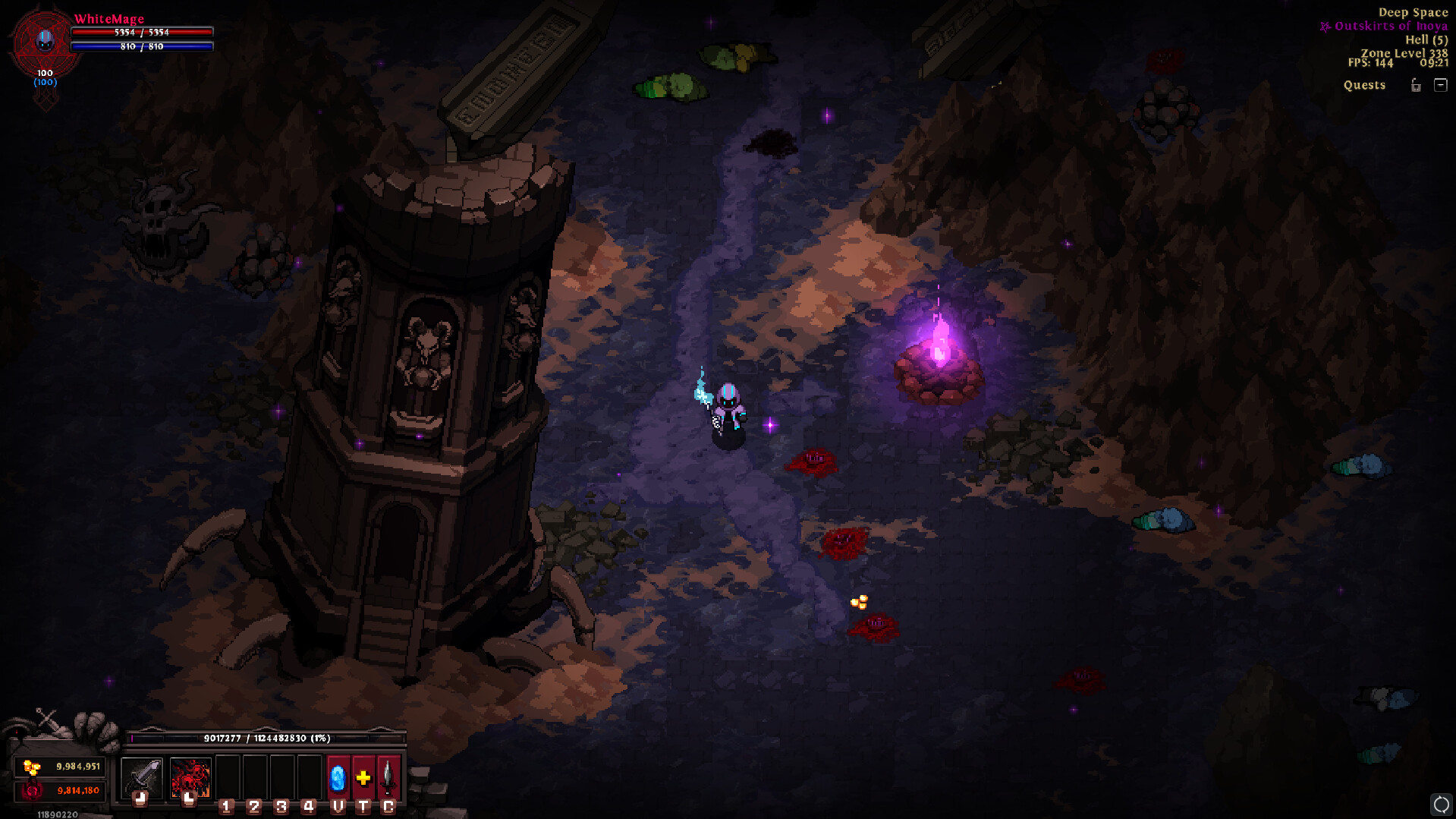Activate the yellow cross heal slot
Viewport: 1456px width, 819px height.
363,777
